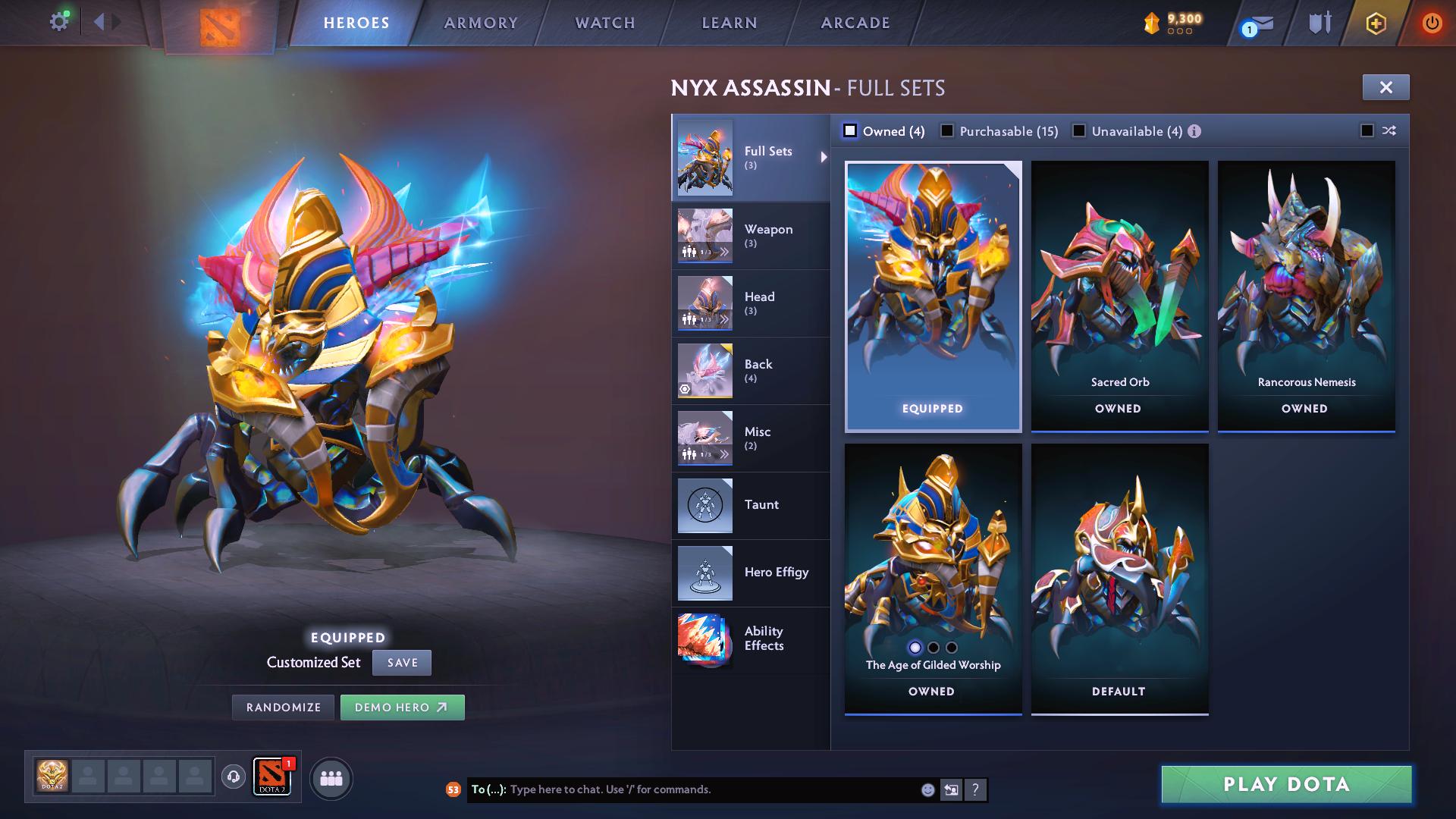Viewport: 1456px width, 819px height.
Task: Choose the Back item category
Action: tap(750, 370)
